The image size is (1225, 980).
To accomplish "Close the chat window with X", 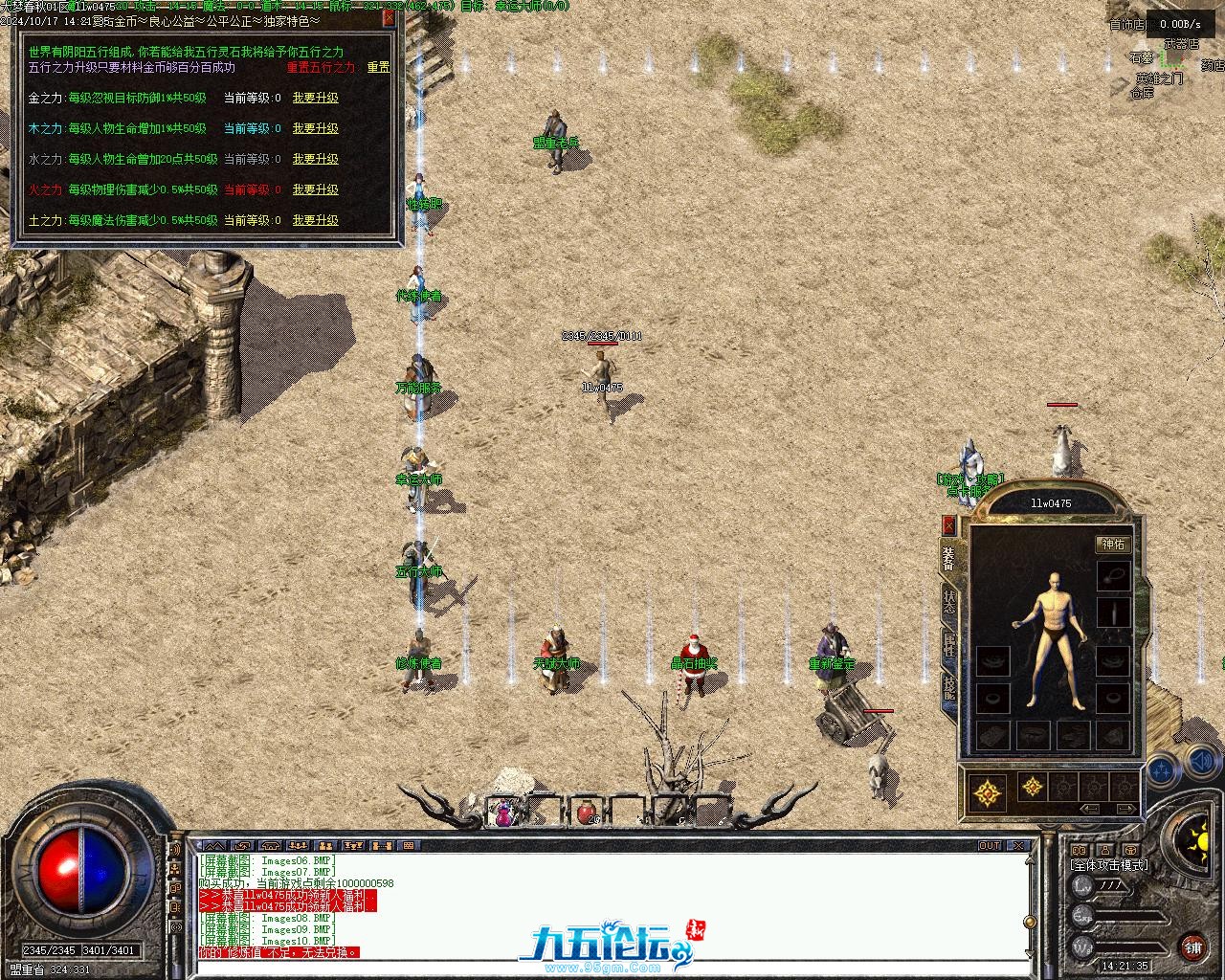I will (x=1019, y=846).
